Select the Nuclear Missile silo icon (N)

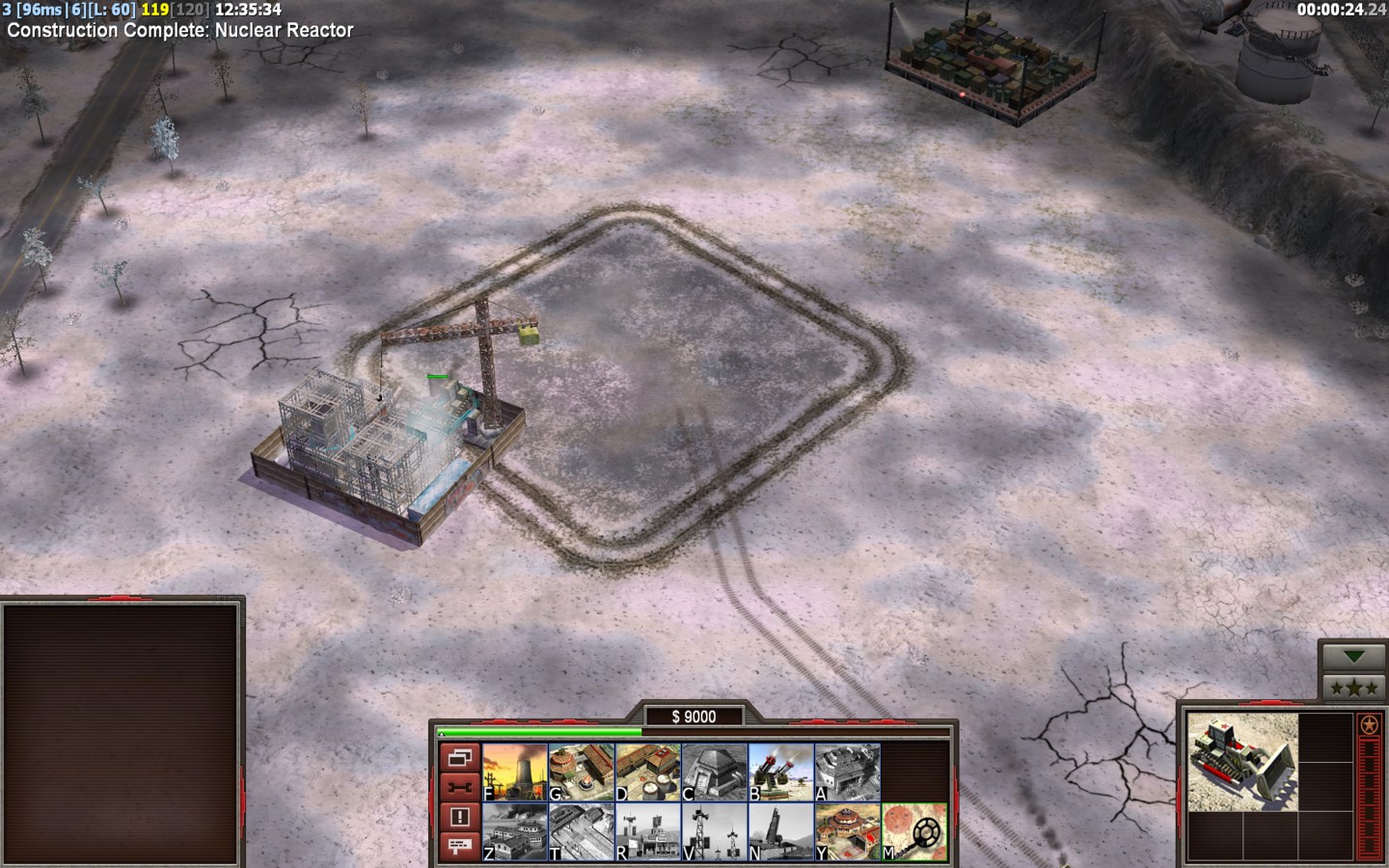click(781, 831)
